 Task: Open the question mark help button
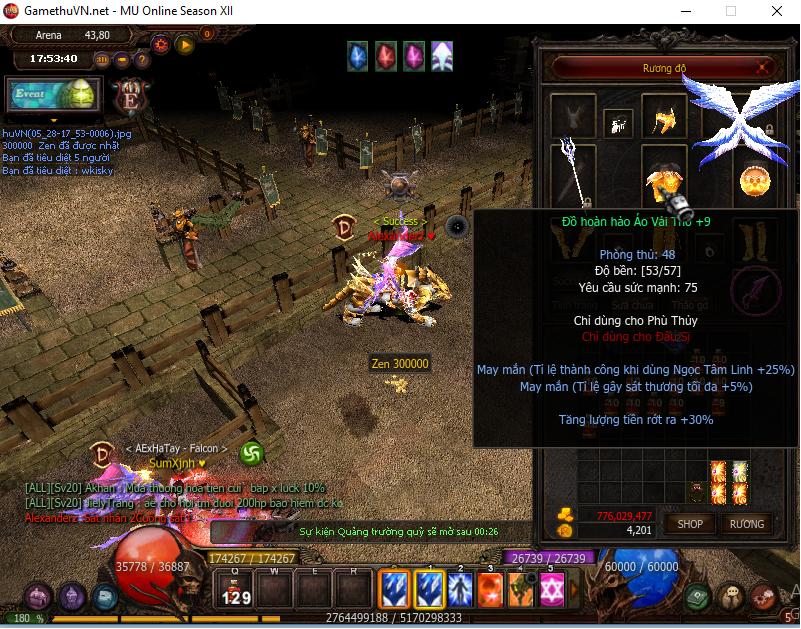(x=141, y=59)
